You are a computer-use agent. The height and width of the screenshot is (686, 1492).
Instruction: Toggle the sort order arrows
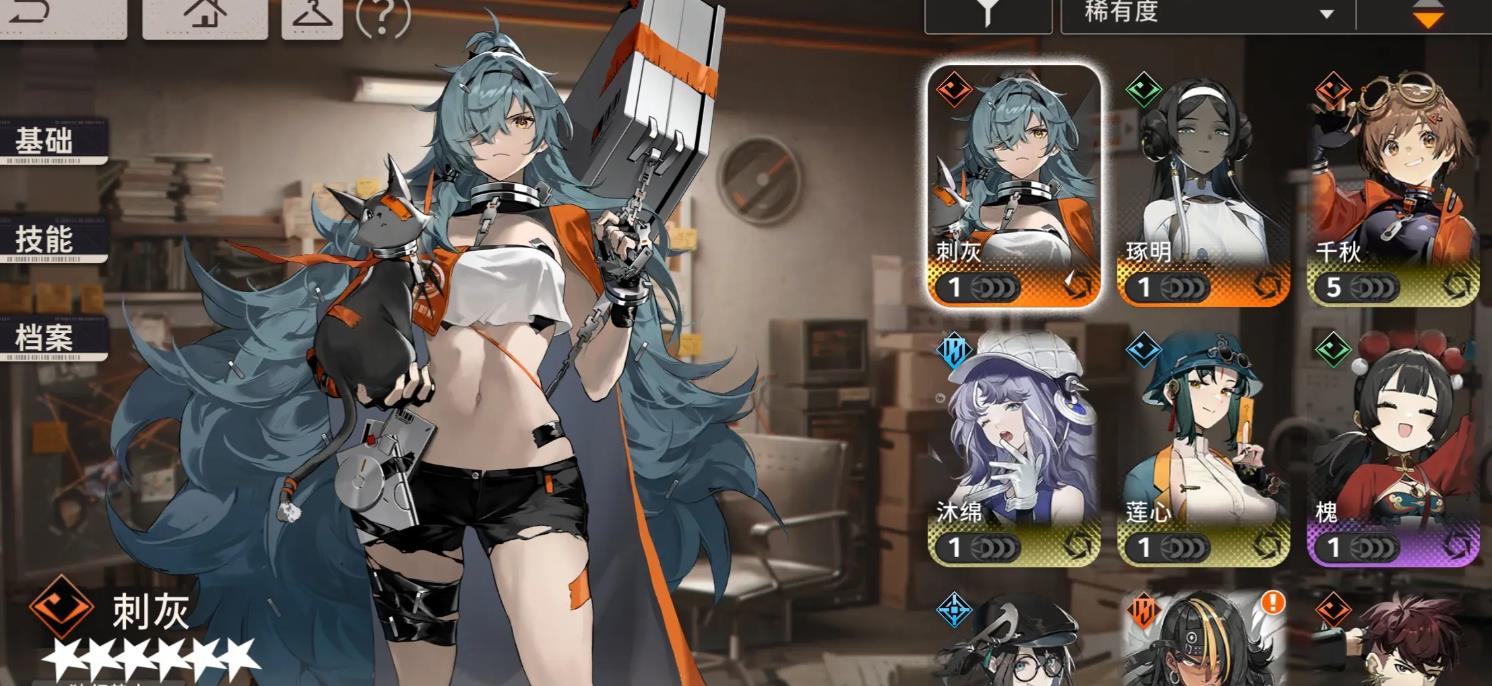pos(1427,16)
